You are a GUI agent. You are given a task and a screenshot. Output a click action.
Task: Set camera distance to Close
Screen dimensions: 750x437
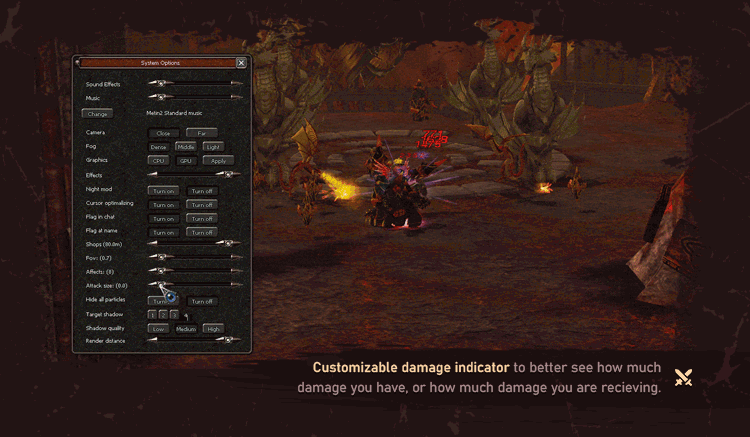162,133
